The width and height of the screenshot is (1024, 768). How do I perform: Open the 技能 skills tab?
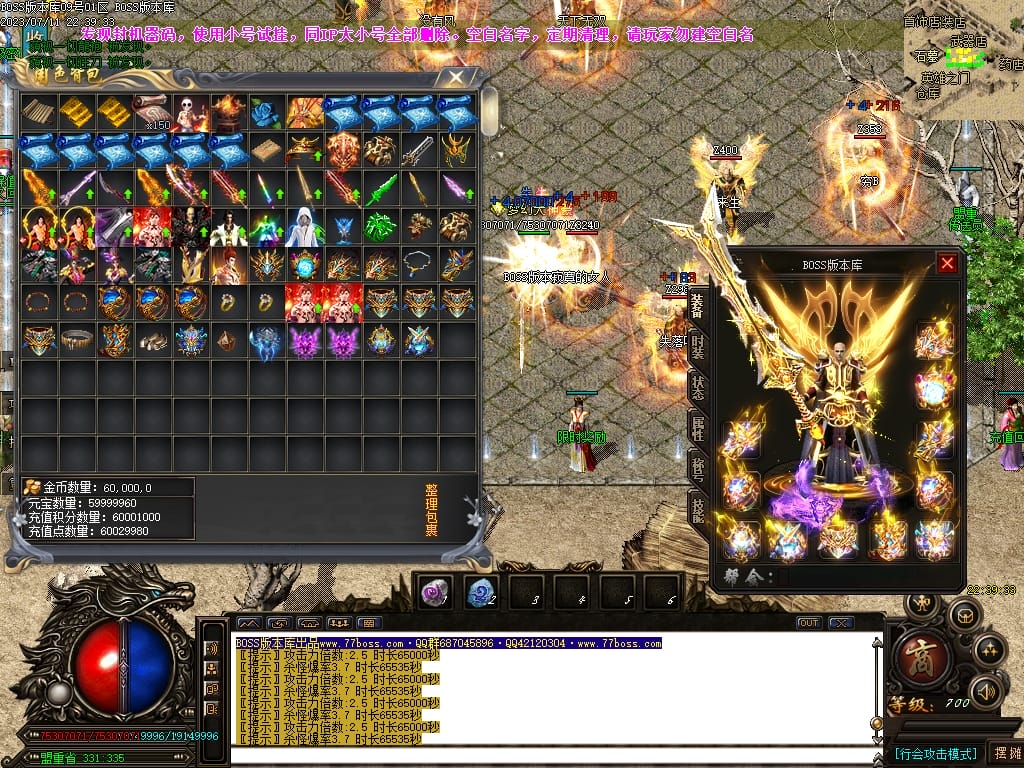point(697,508)
